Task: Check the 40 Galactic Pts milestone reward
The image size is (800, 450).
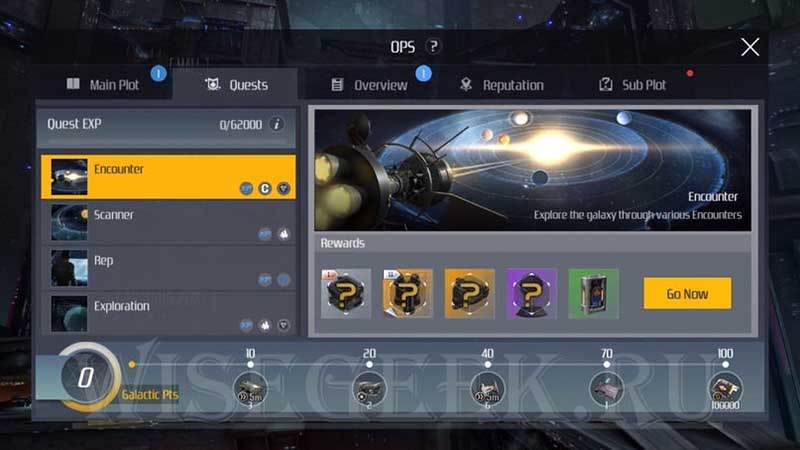Action: [487, 388]
